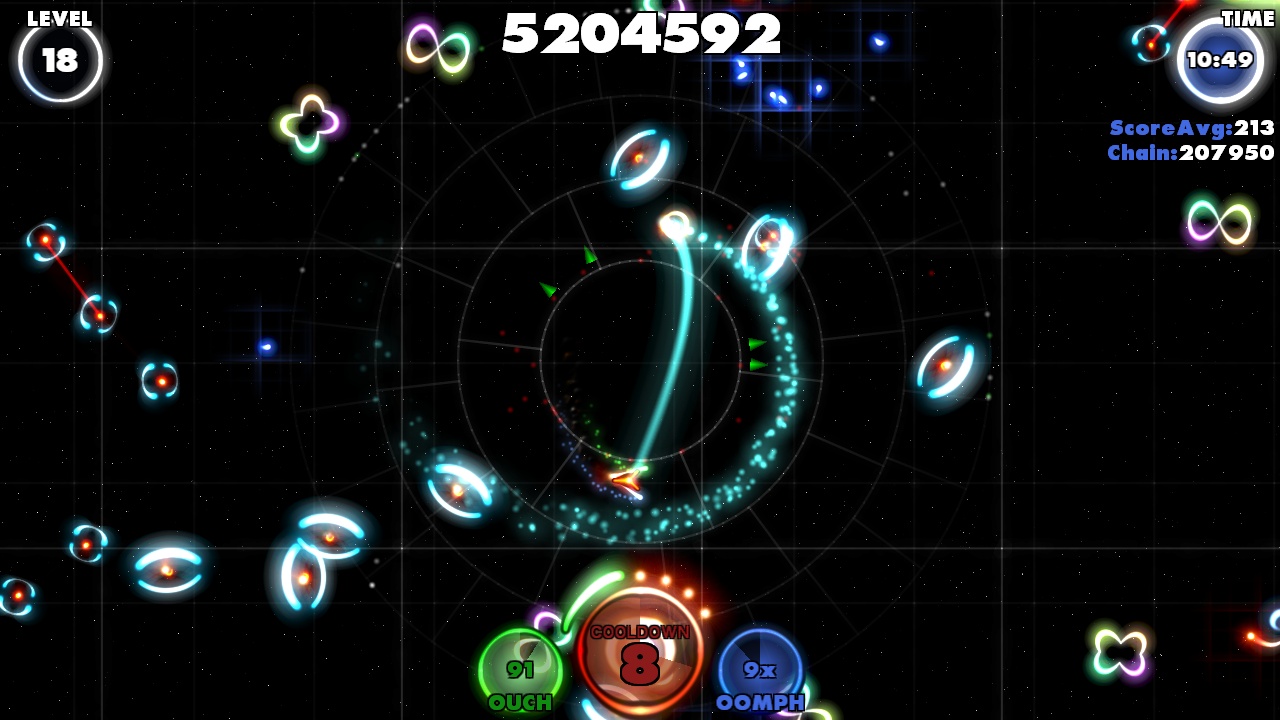Select the player's orange ship
Viewport: 1280px width, 720px height.
625,482
